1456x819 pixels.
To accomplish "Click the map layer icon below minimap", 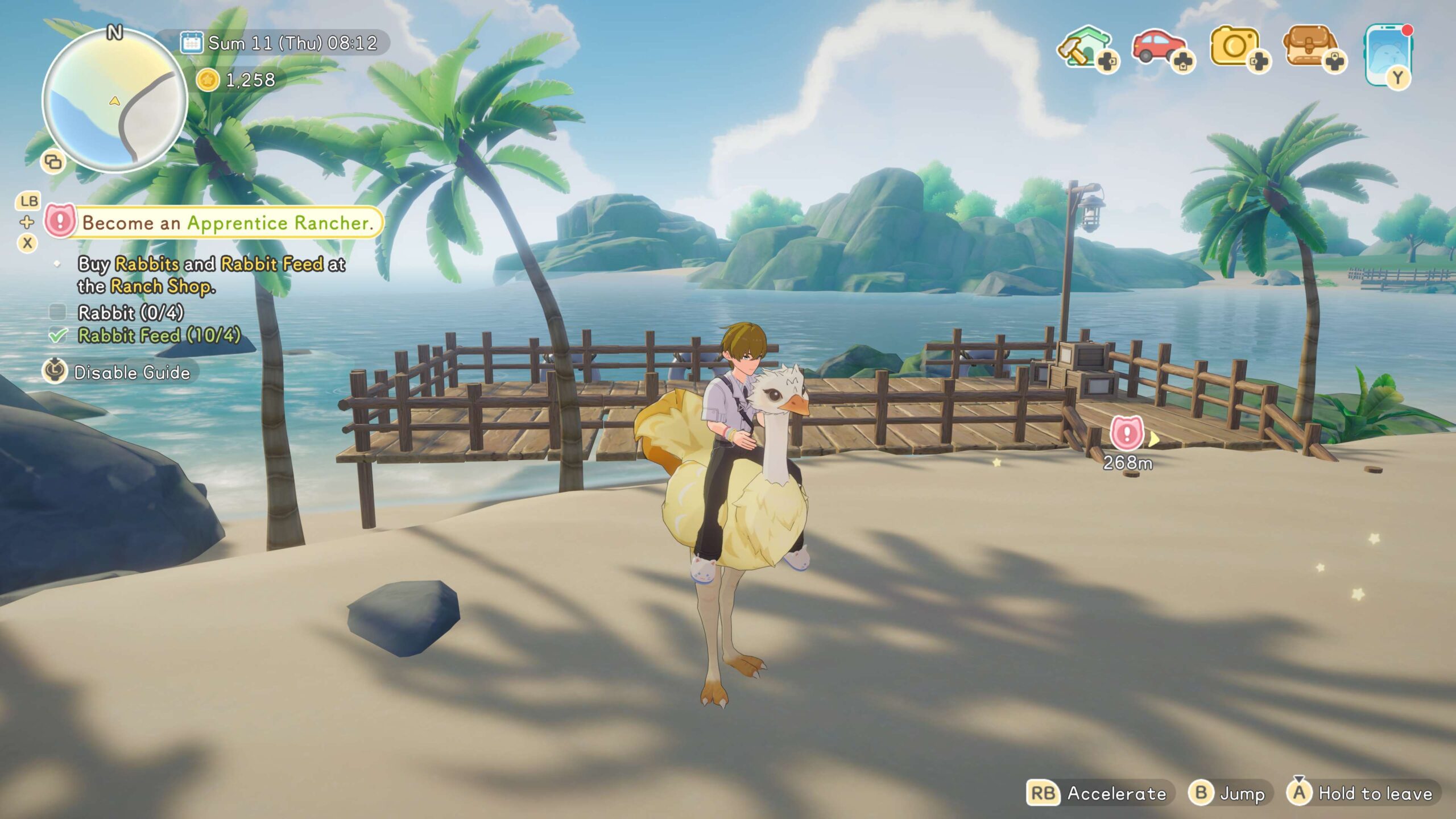I will [53, 162].
